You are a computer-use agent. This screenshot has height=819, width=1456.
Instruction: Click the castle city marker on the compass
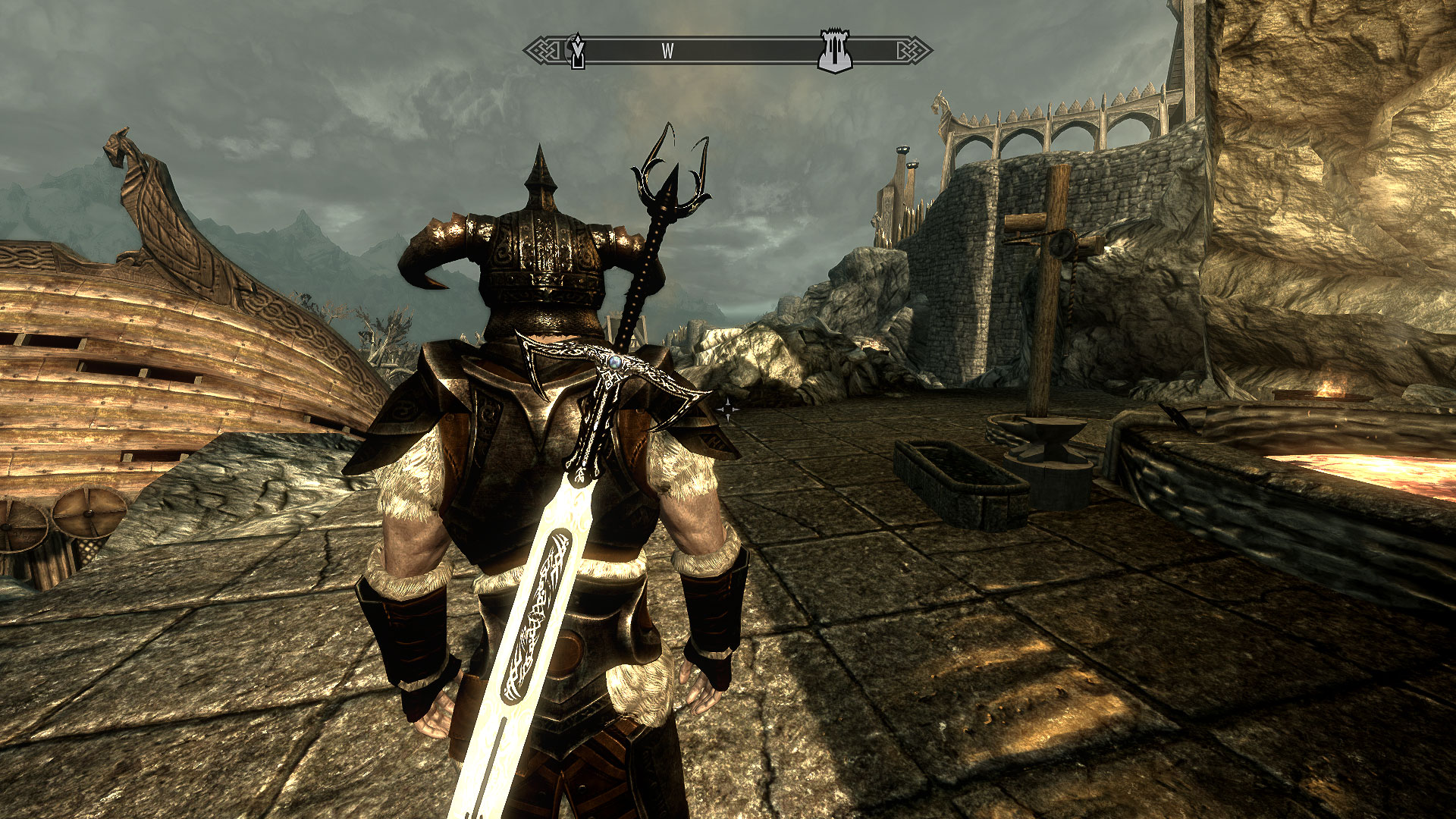[x=835, y=52]
